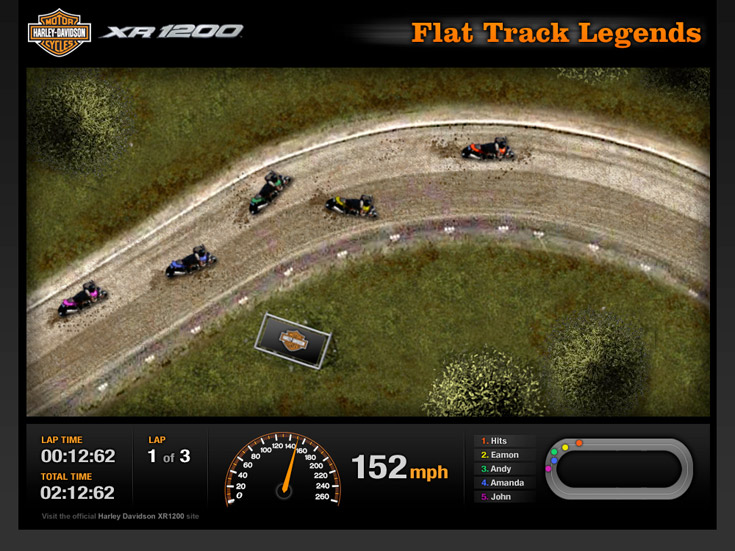Click the oval track minimap
735x551 pixels.
(618, 468)
